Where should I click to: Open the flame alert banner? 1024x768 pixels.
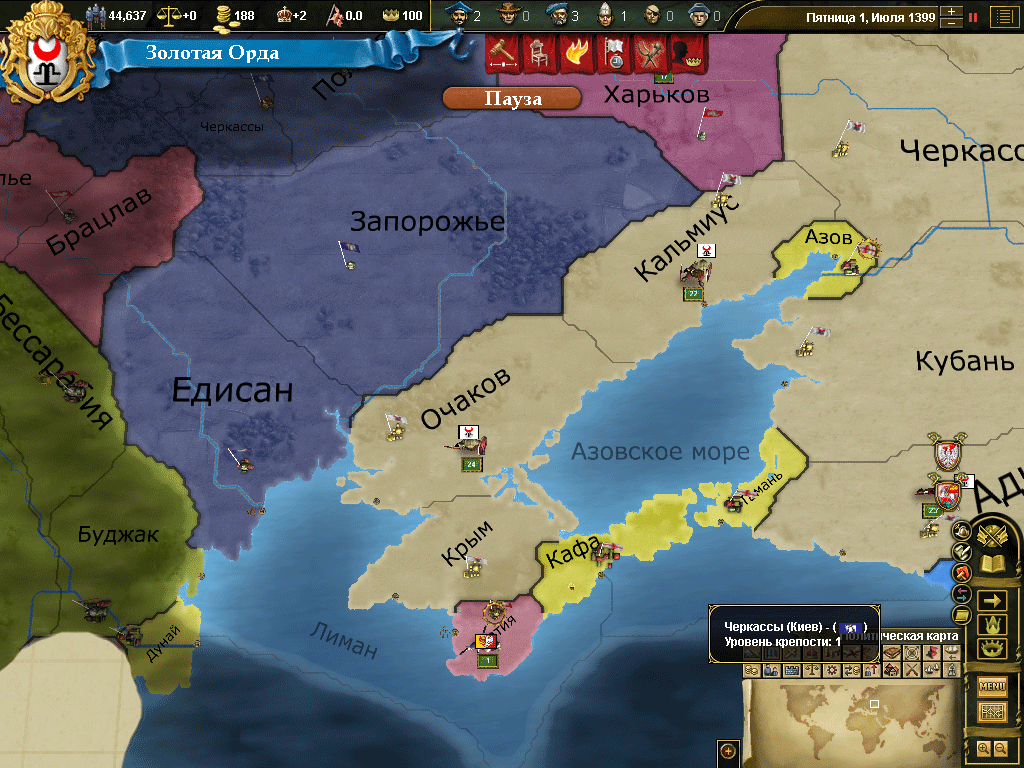pos(575,53)
